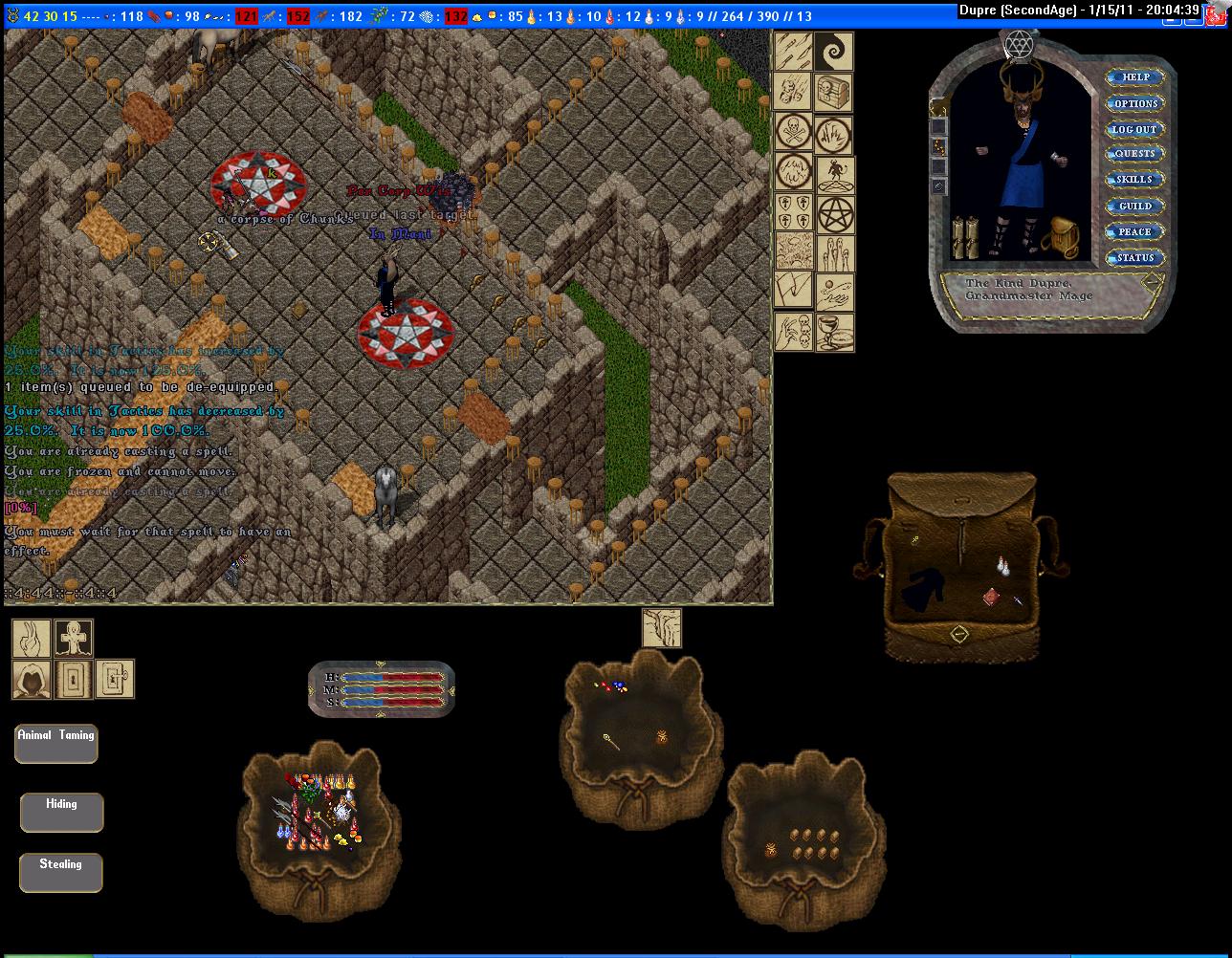1232x958 pixels.
Task: Cast the four ankh shields spell icon
Action: [x=793, y=213]
